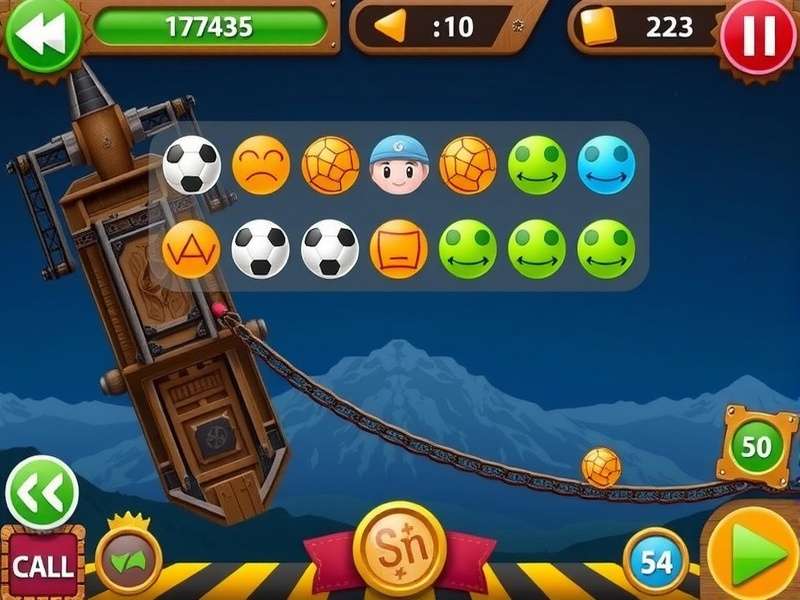Choose the green 50 crate button
The width and height of the screenshot is (800, 600).
pyautogui.click(x=756, y=446)
